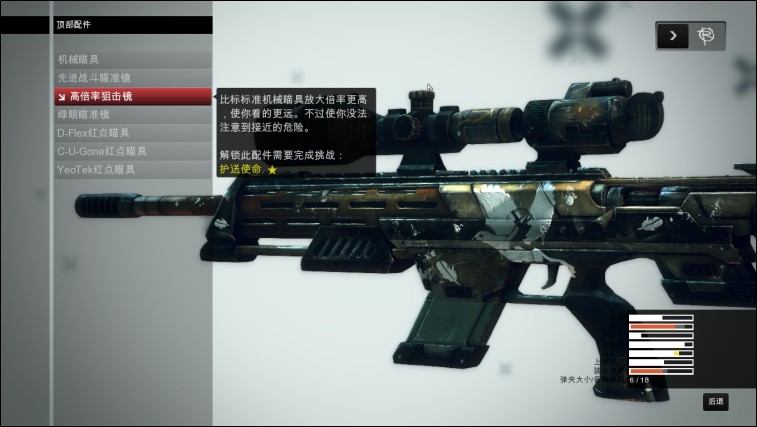Click the 后退 back button

(715, 401)
